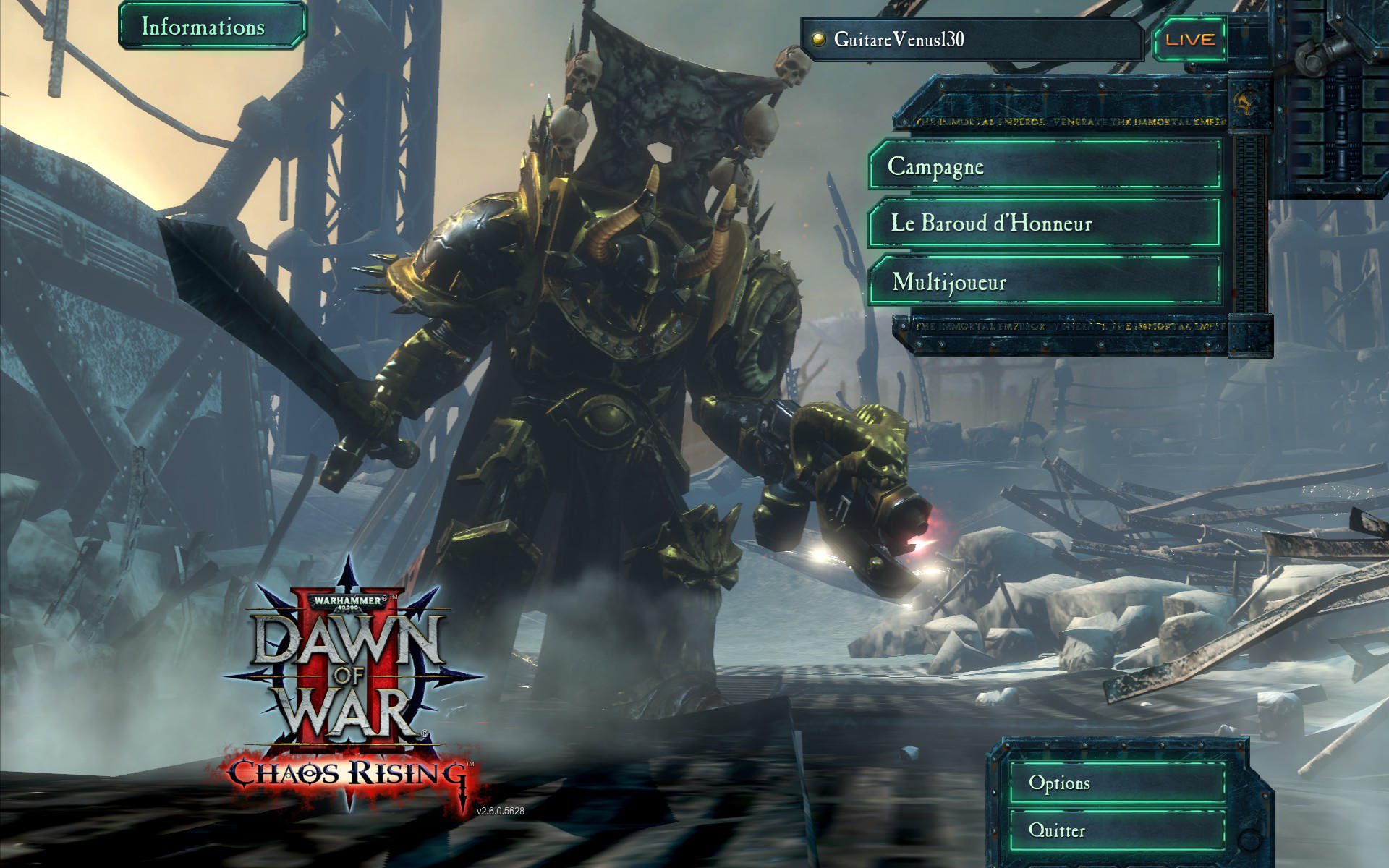The height and width of the screenshot is (868, 1389).
Task: Click the LIVE button
Action: pyautogui.click(x=1190, y=40)
